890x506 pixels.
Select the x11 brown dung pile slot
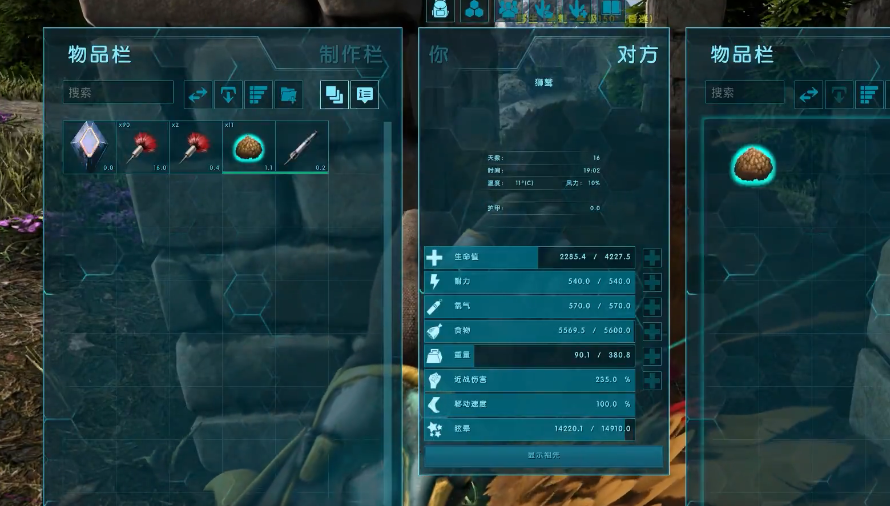coord(248,147)
